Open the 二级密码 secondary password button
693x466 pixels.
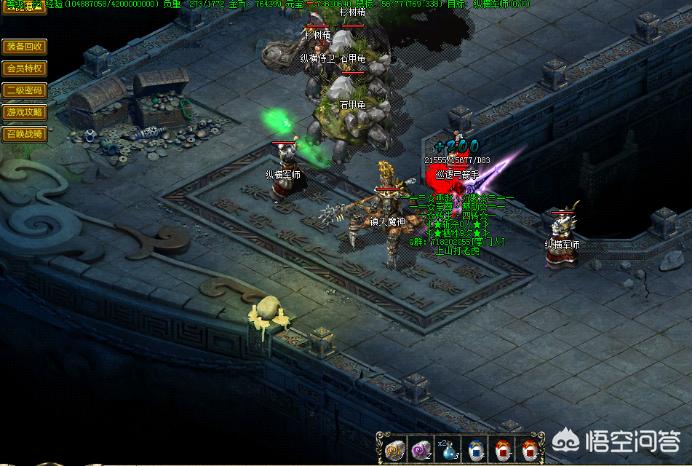tap(24, 90)
